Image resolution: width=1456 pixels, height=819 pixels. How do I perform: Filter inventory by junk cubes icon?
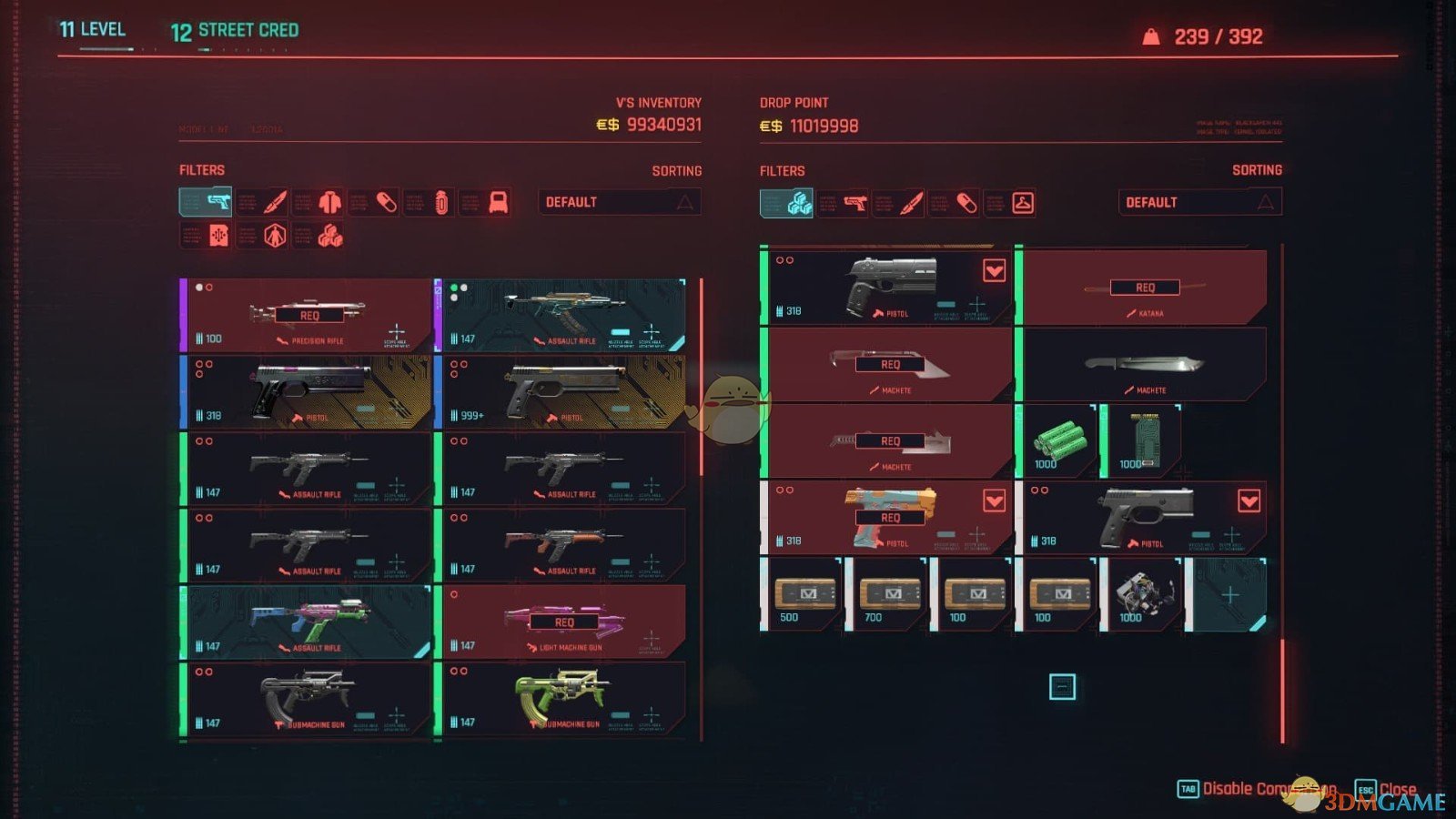pos(330,237)
